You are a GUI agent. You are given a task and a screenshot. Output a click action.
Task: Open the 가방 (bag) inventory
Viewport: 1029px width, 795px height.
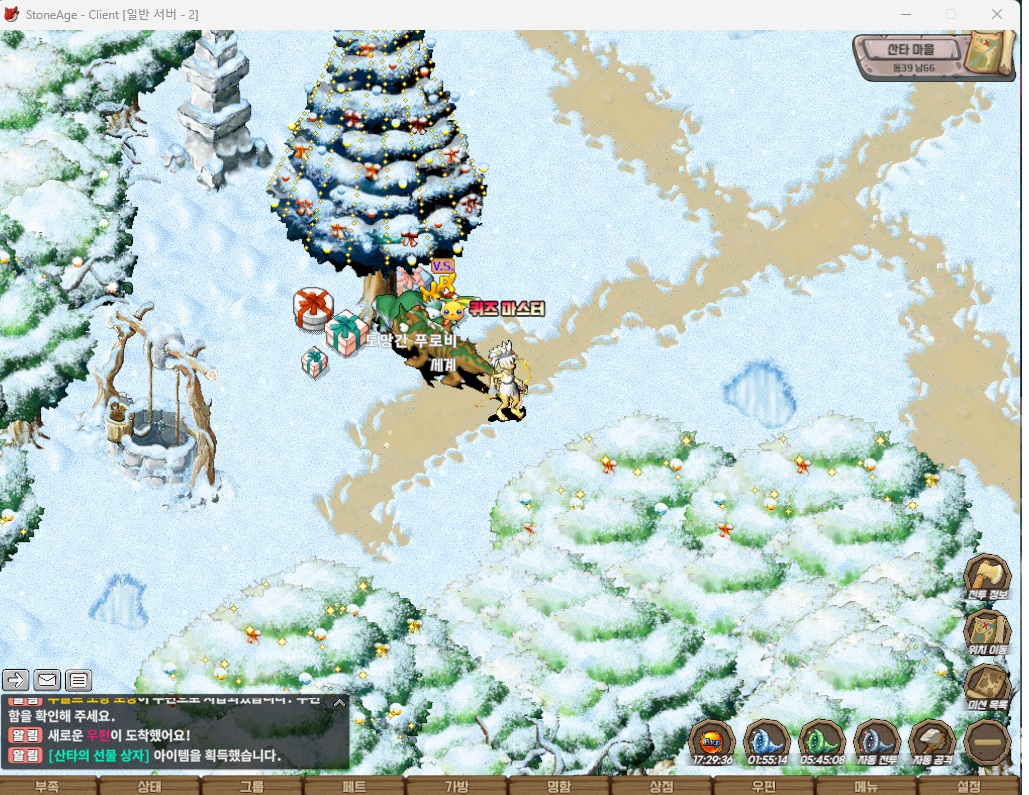point(456,786)
